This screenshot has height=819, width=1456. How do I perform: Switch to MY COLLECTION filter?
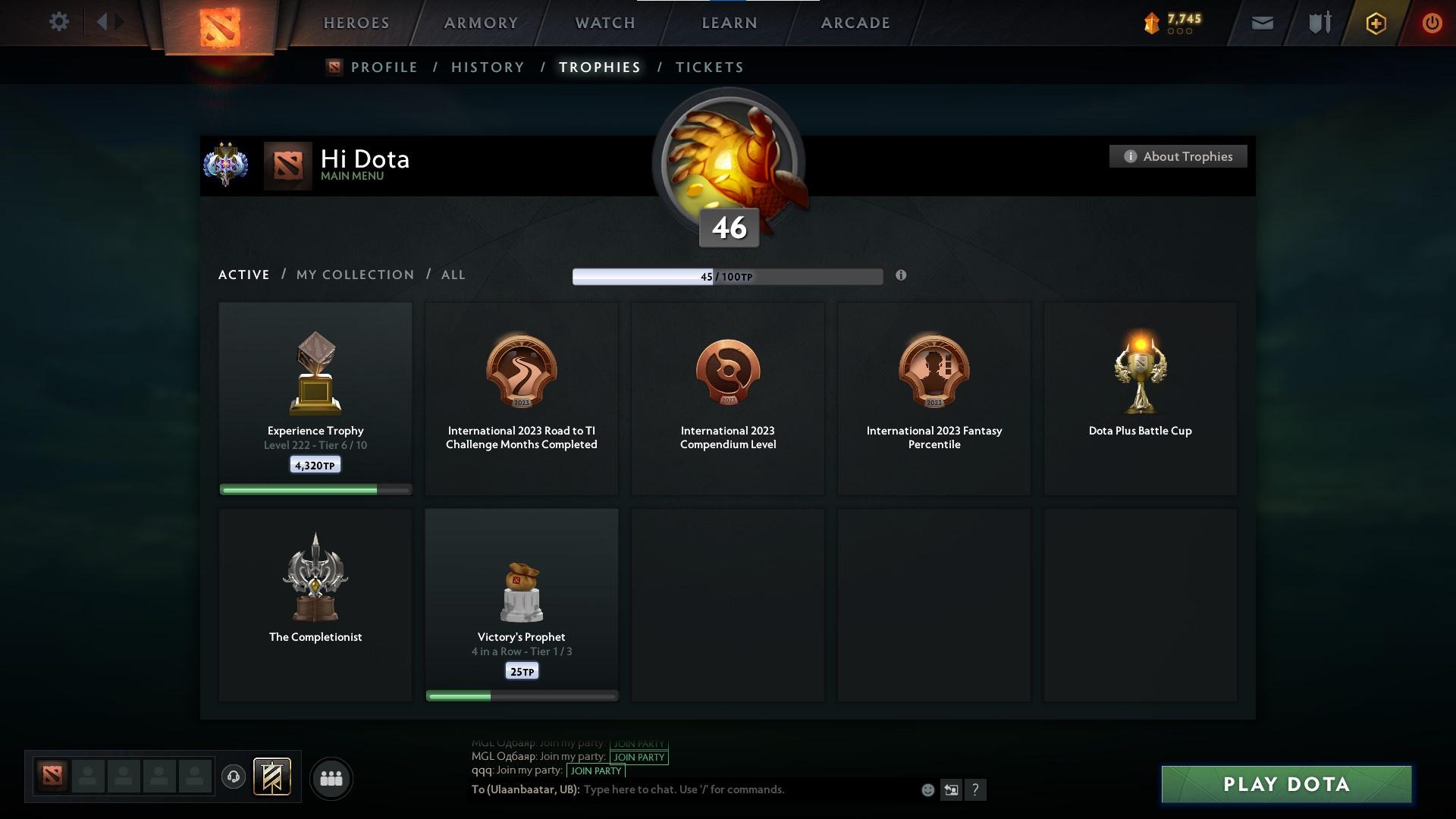pos(354,275)
